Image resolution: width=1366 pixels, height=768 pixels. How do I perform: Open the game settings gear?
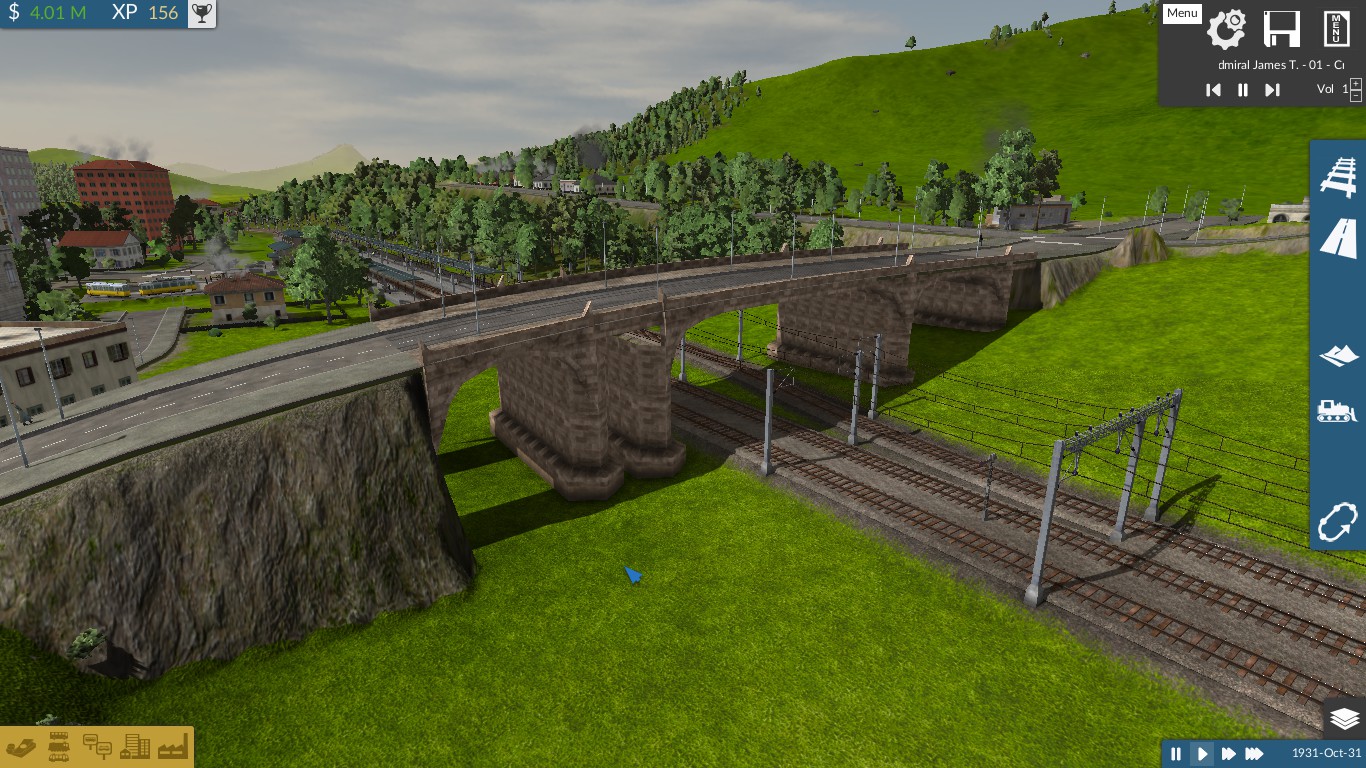(x=1227, y=30)
